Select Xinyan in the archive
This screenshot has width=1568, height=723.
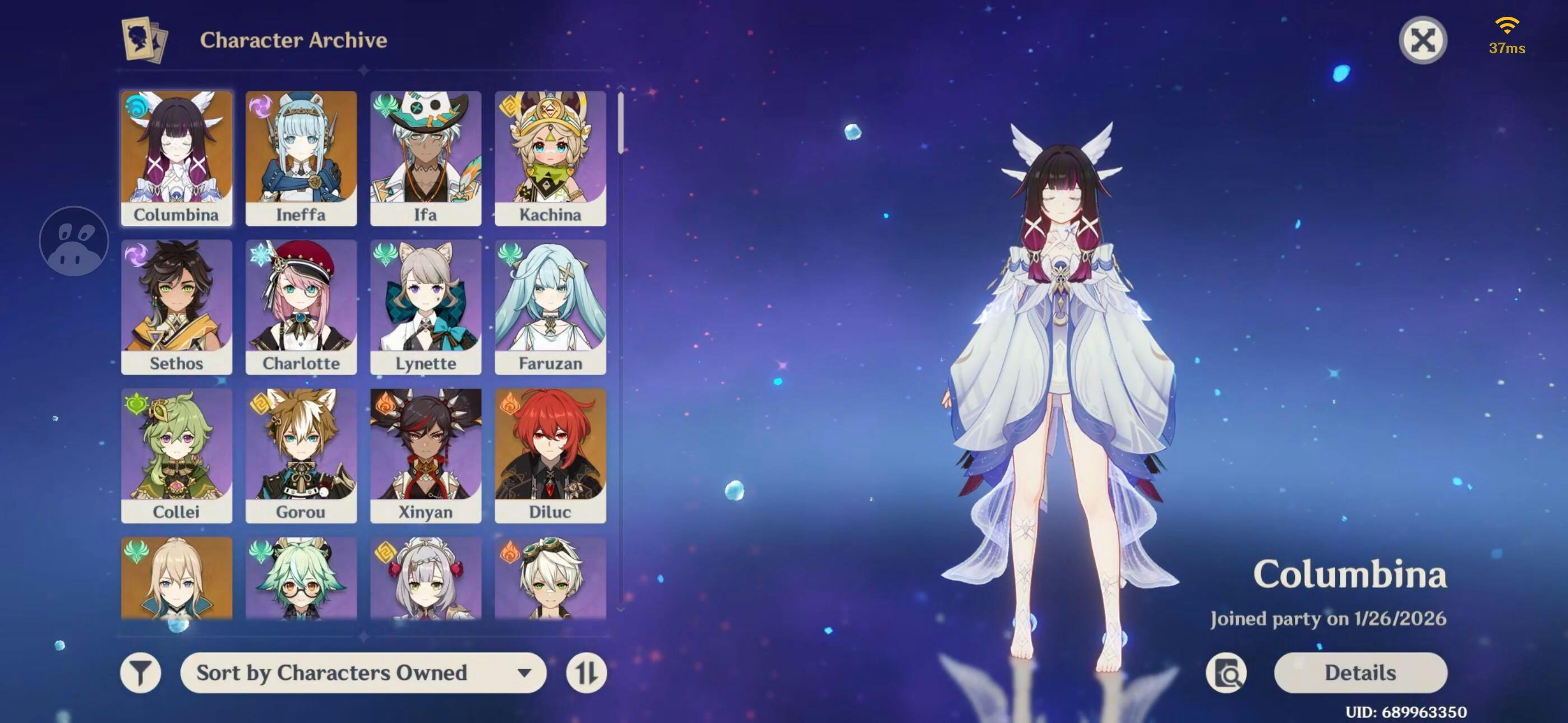point(426,455)
